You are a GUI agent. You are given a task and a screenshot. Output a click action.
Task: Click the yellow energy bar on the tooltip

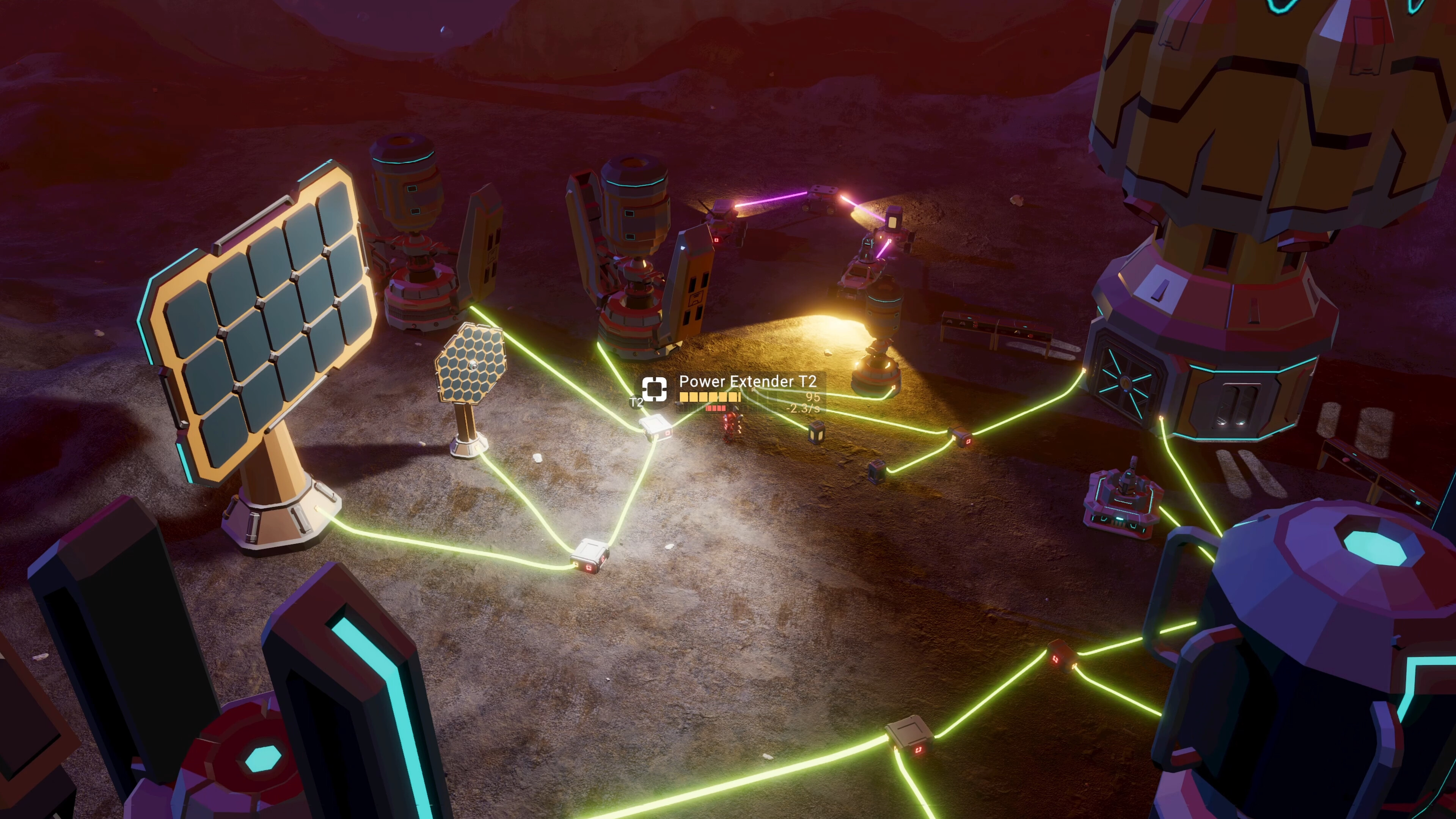[709, 398]
